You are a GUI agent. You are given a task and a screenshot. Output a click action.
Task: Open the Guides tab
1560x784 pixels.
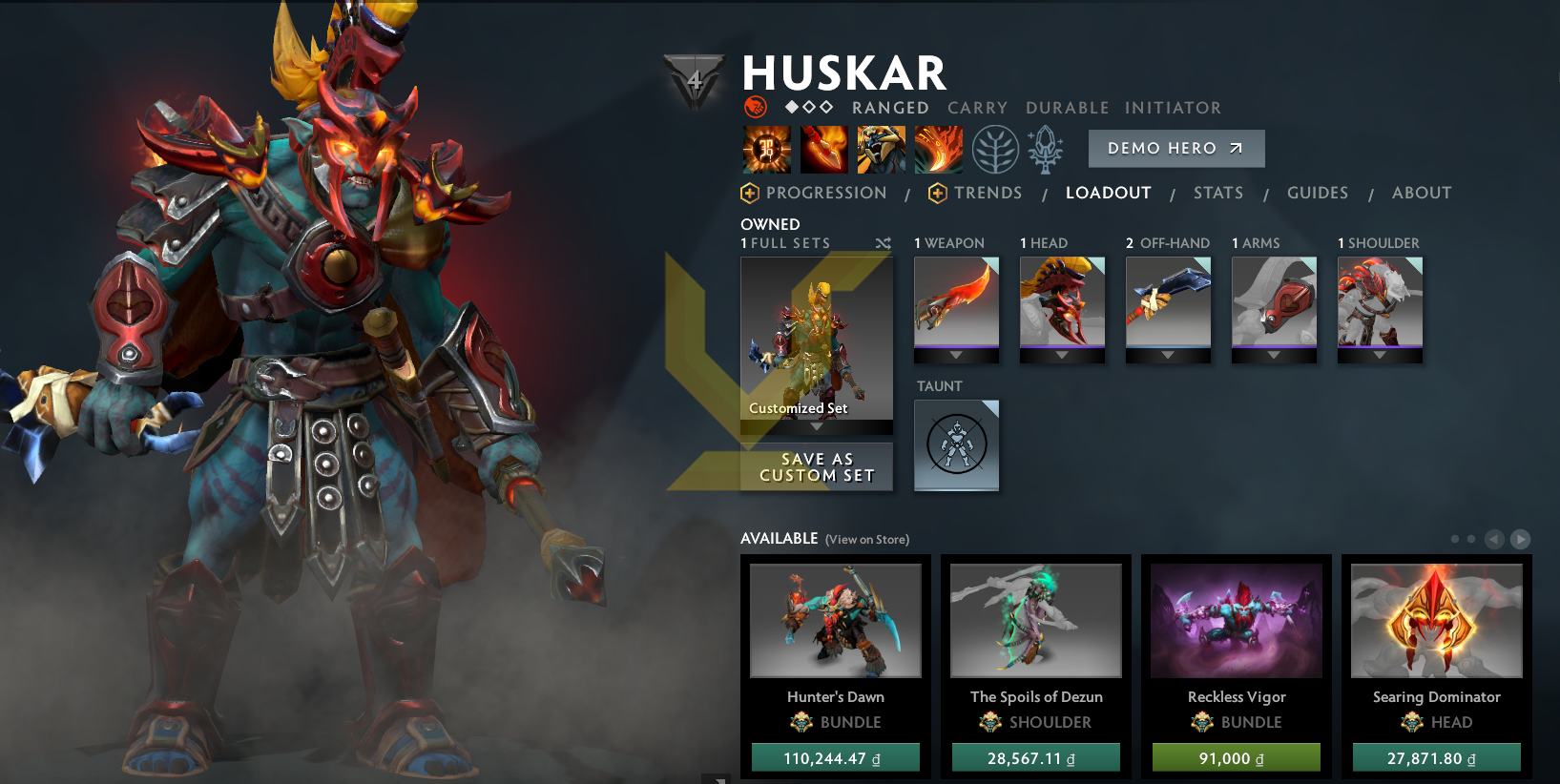pos(1317,193)
